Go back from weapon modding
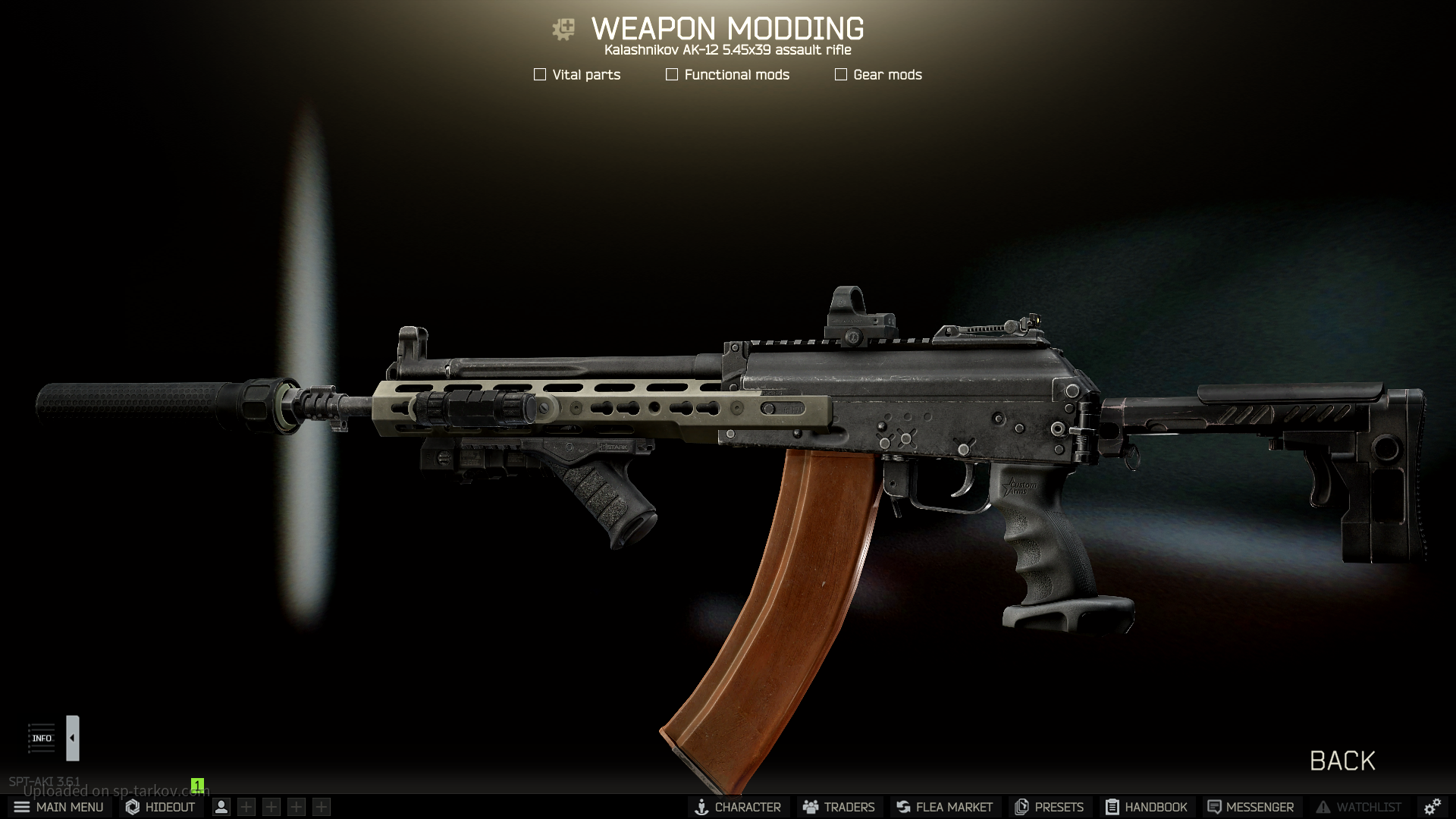1456x819 pixels. [x=1342, y=761]
